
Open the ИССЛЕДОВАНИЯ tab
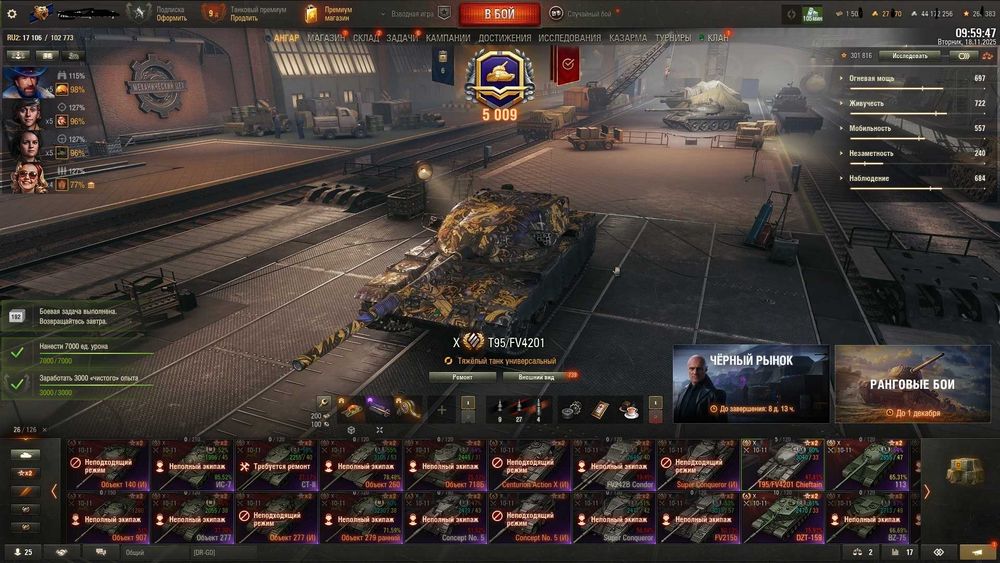coord(570,38)
